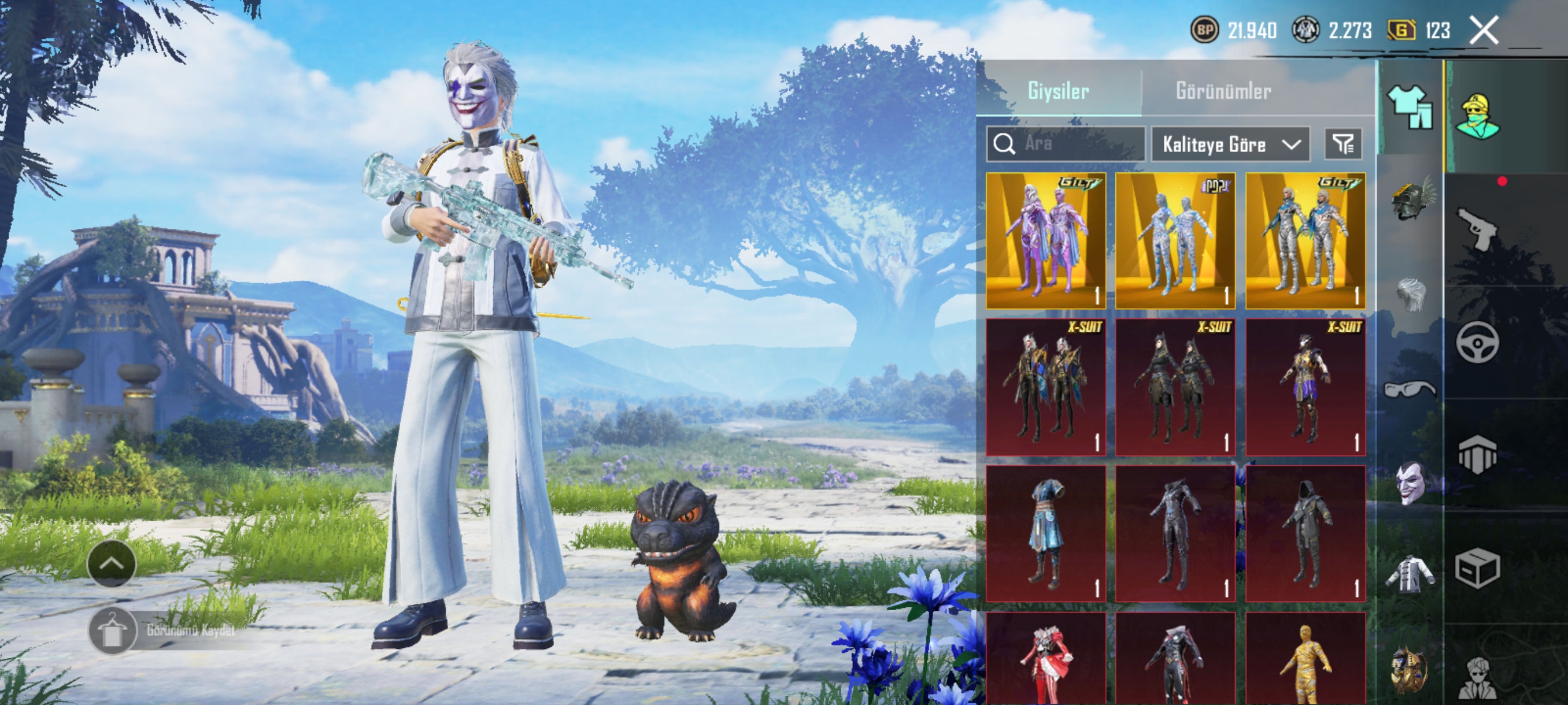This screenshot has height=705, width=1568.
Task: Open the pistol weapons category
Action: tap(1477, 228)
